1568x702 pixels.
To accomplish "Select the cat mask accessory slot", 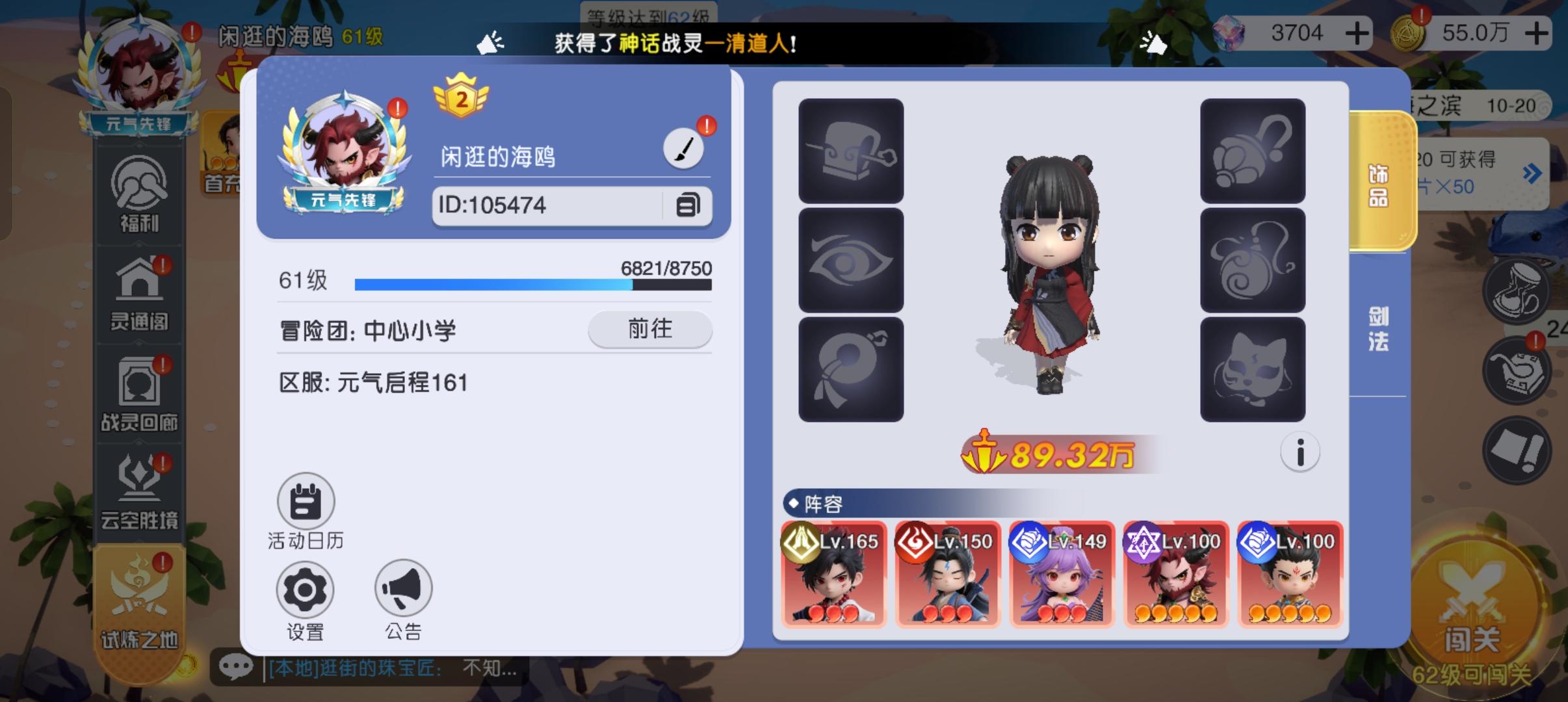I will [1253, 367].
